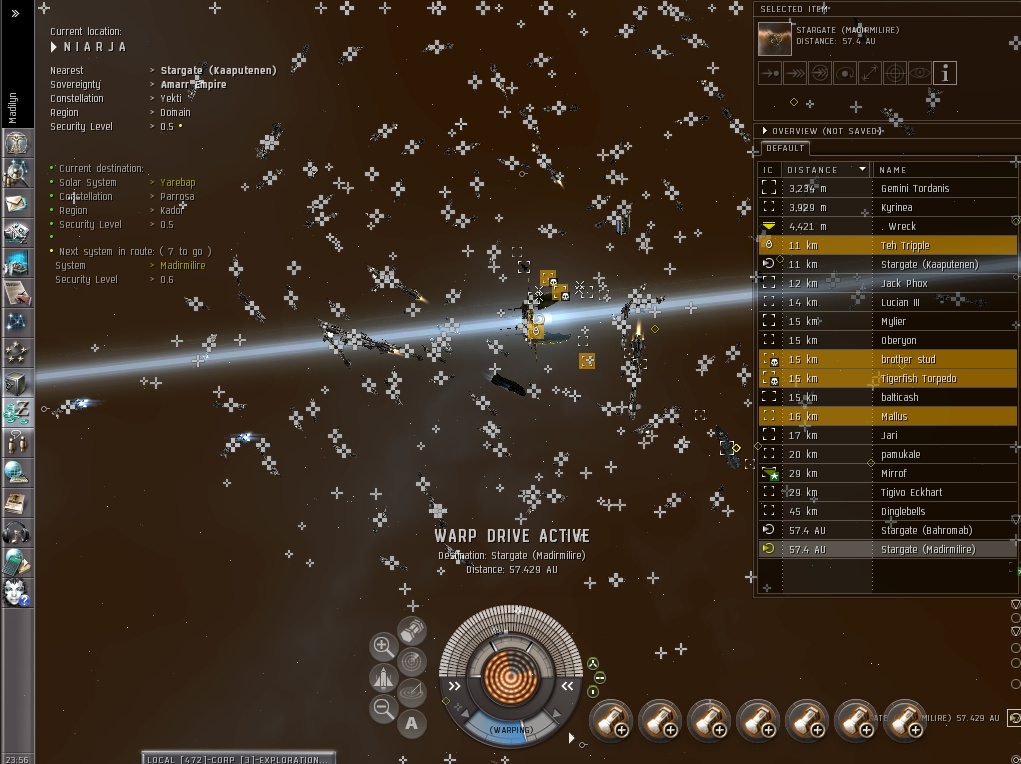The width and height of the screenshot is (1021, 764).
Task: Click the zoom-in magnifier on the HUD
Action: tap(382, 646)
